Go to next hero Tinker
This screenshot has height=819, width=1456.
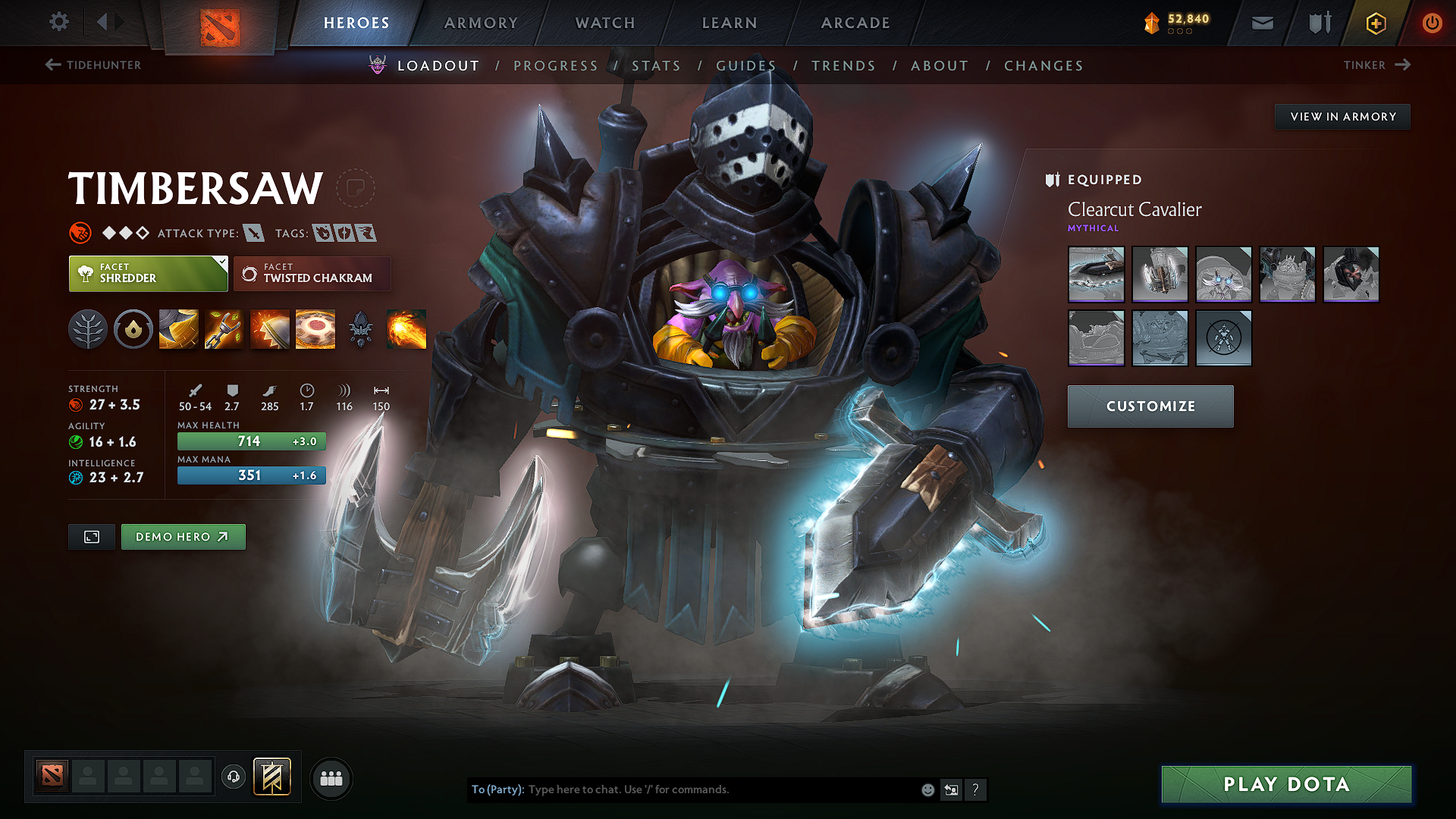point(1376,65)
